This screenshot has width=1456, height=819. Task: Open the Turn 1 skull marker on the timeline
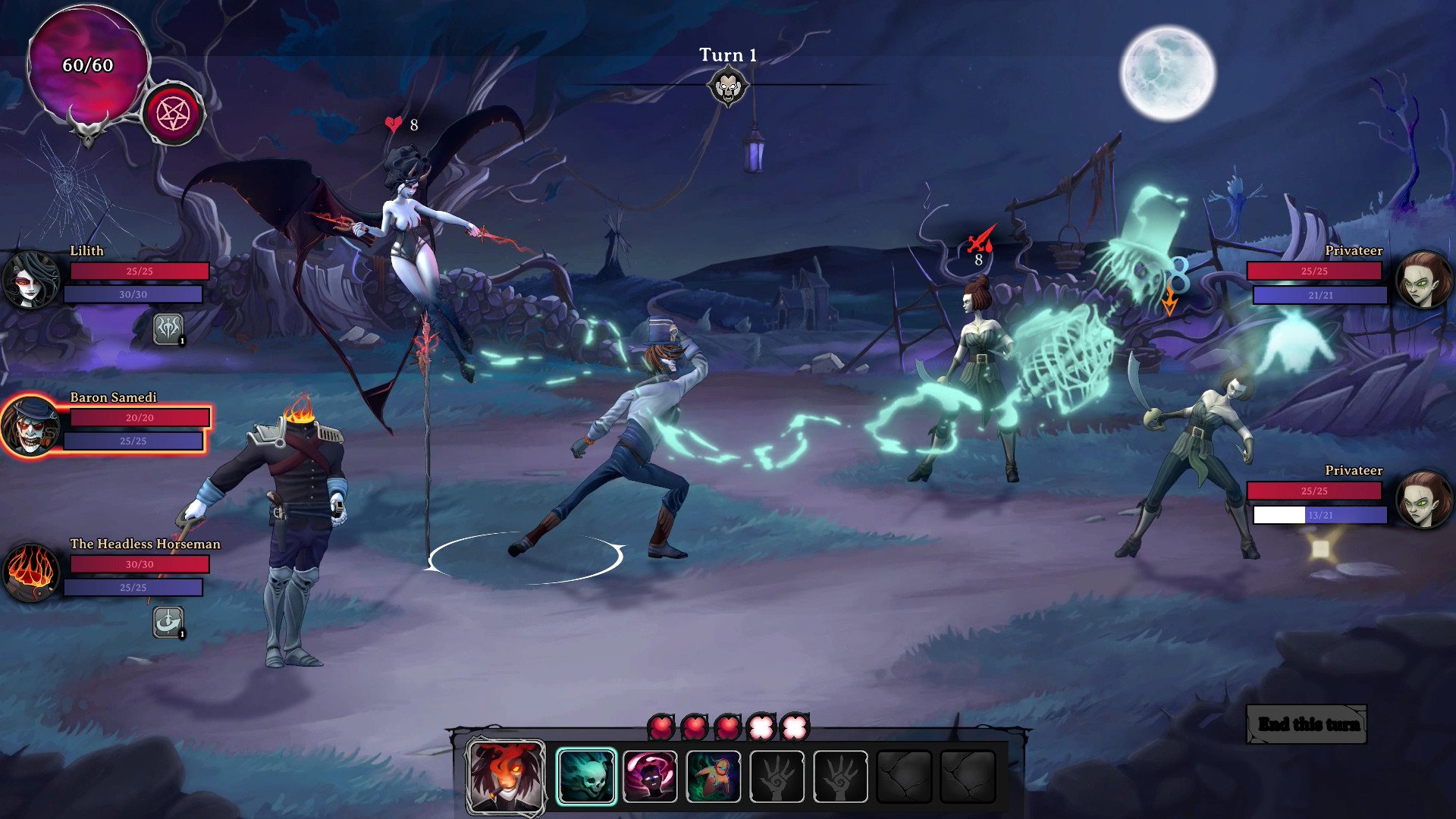click(x=730, y=86)
